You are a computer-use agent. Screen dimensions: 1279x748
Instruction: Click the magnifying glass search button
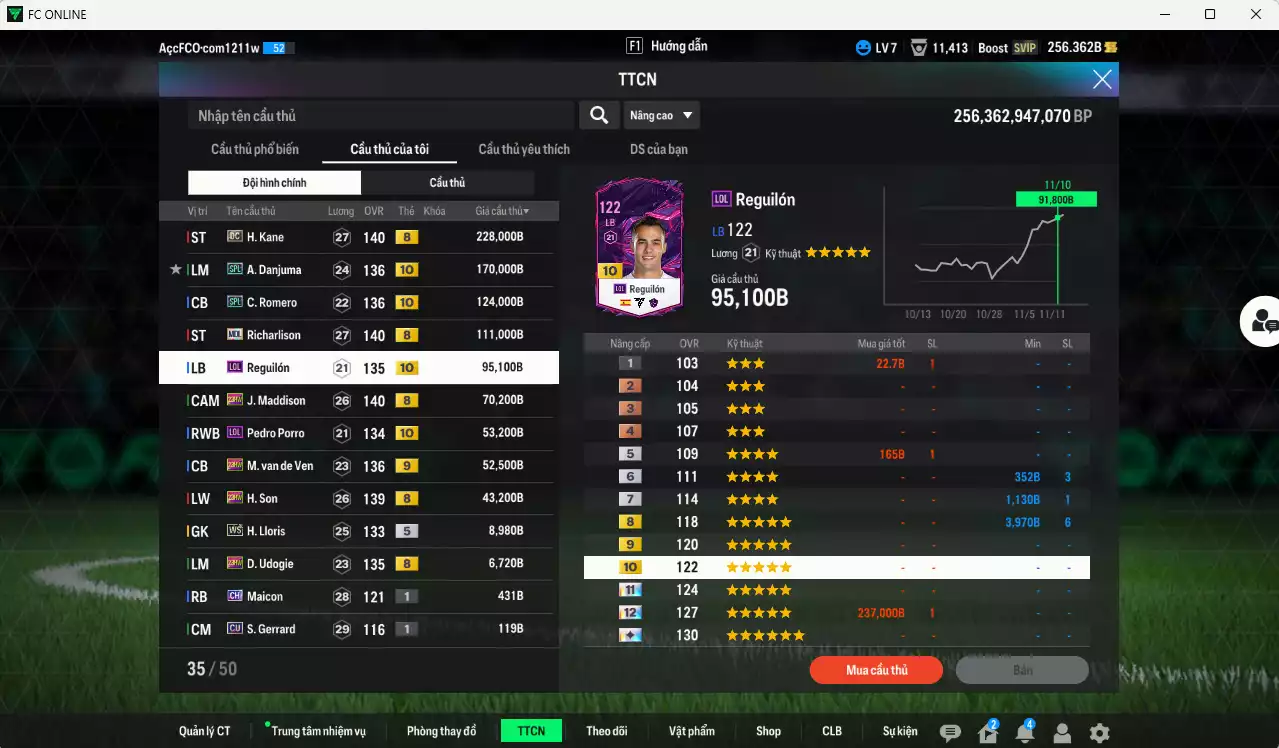click(x=598, y=116)
